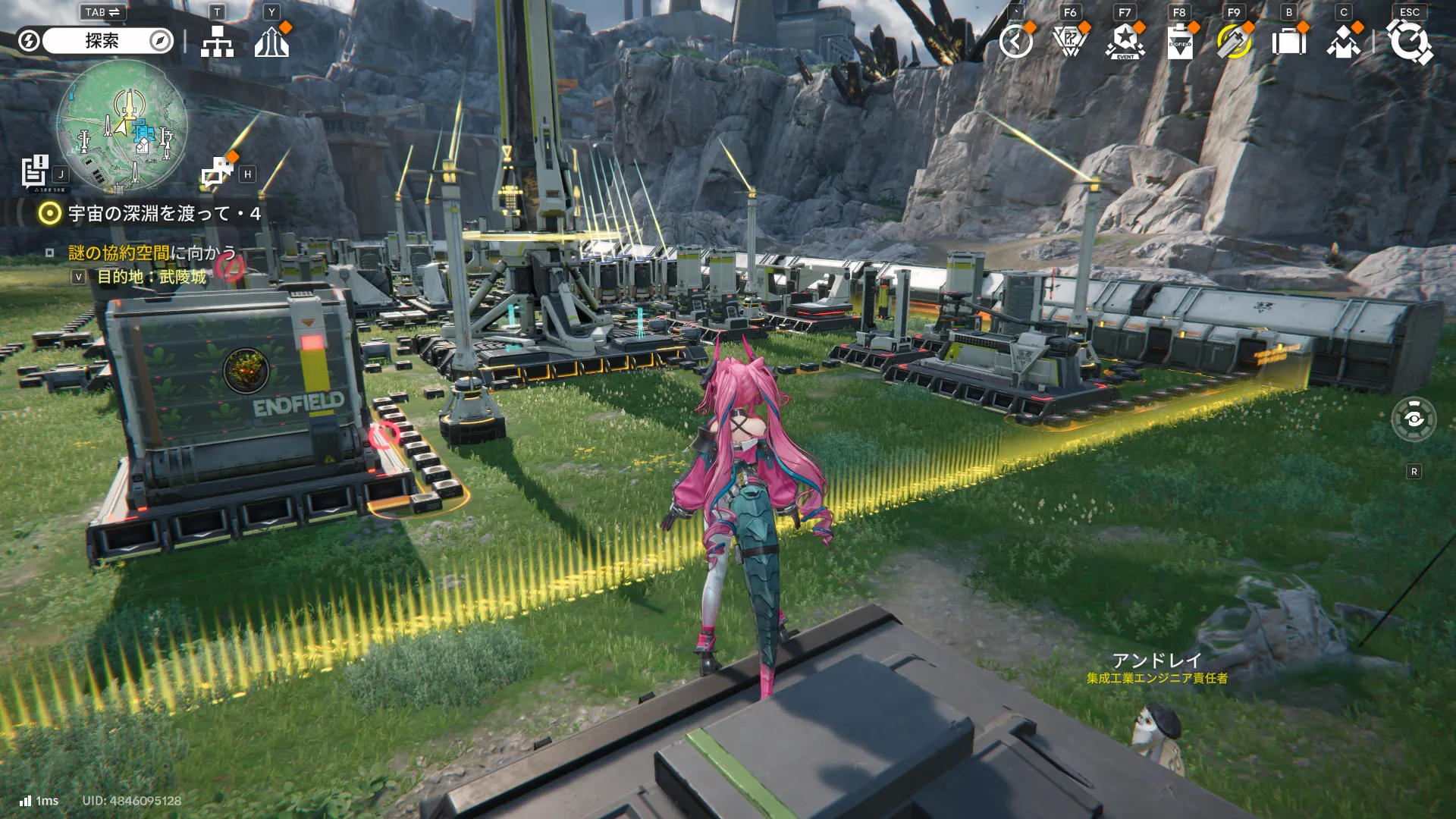Image resolution: width=1456 pixels, height=819 pixels.
Task: Open the tech tree hierarchy icon
Action: click(x=217, y=42)
